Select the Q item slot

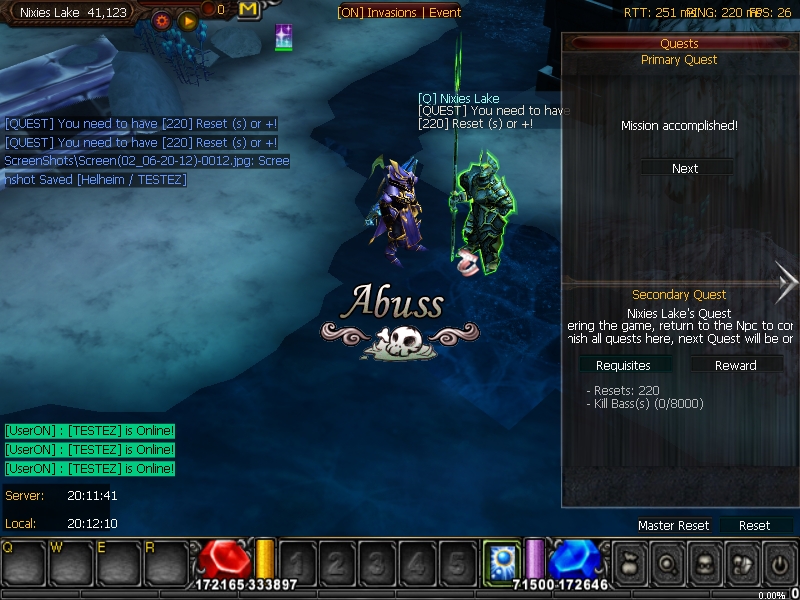point(21,562)
